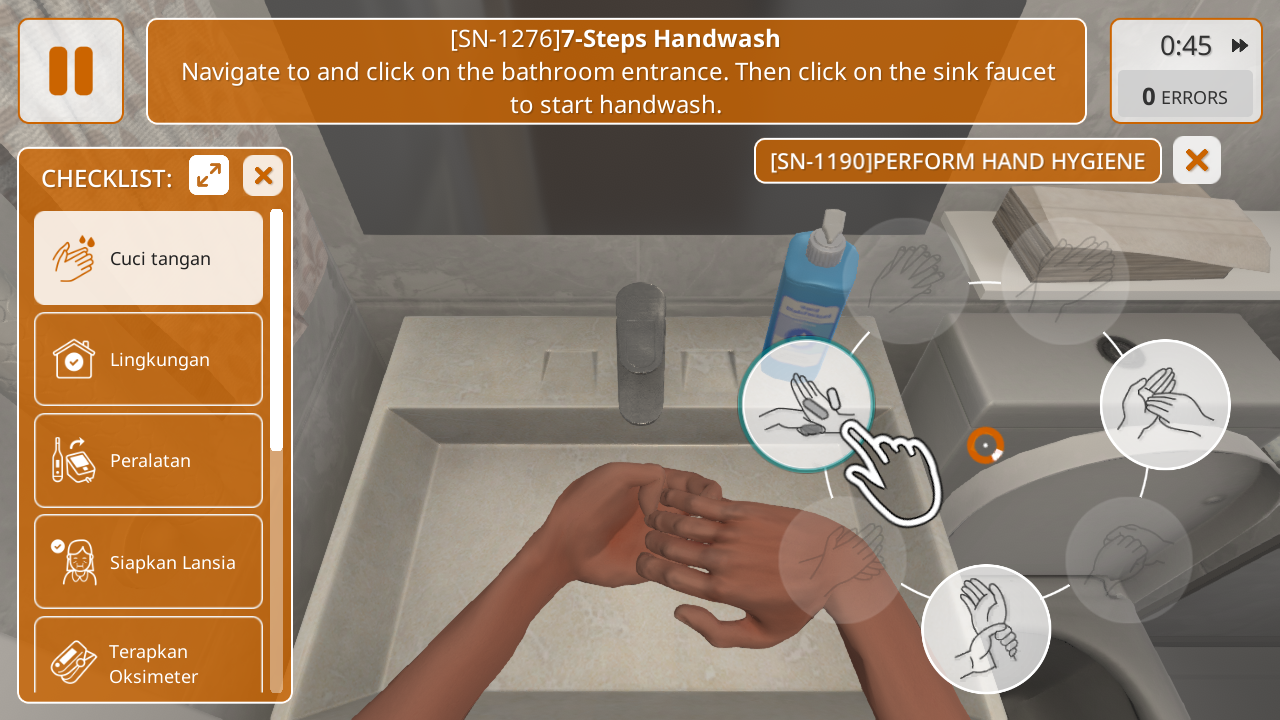Choose the highlighted soap-on-palm handwash step
Image resolution: width=1280 pixels, height=720 pixels.
pos(806,405)
